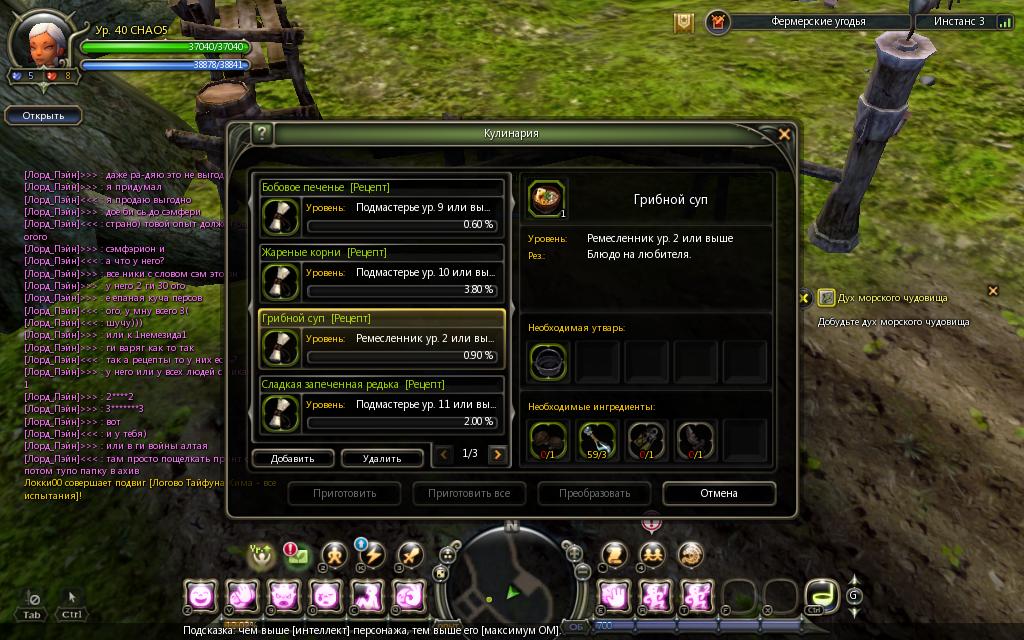Select the Грибной суп dish icon
The height and width of the screenshot is (640, 1024).
[547, 198]
